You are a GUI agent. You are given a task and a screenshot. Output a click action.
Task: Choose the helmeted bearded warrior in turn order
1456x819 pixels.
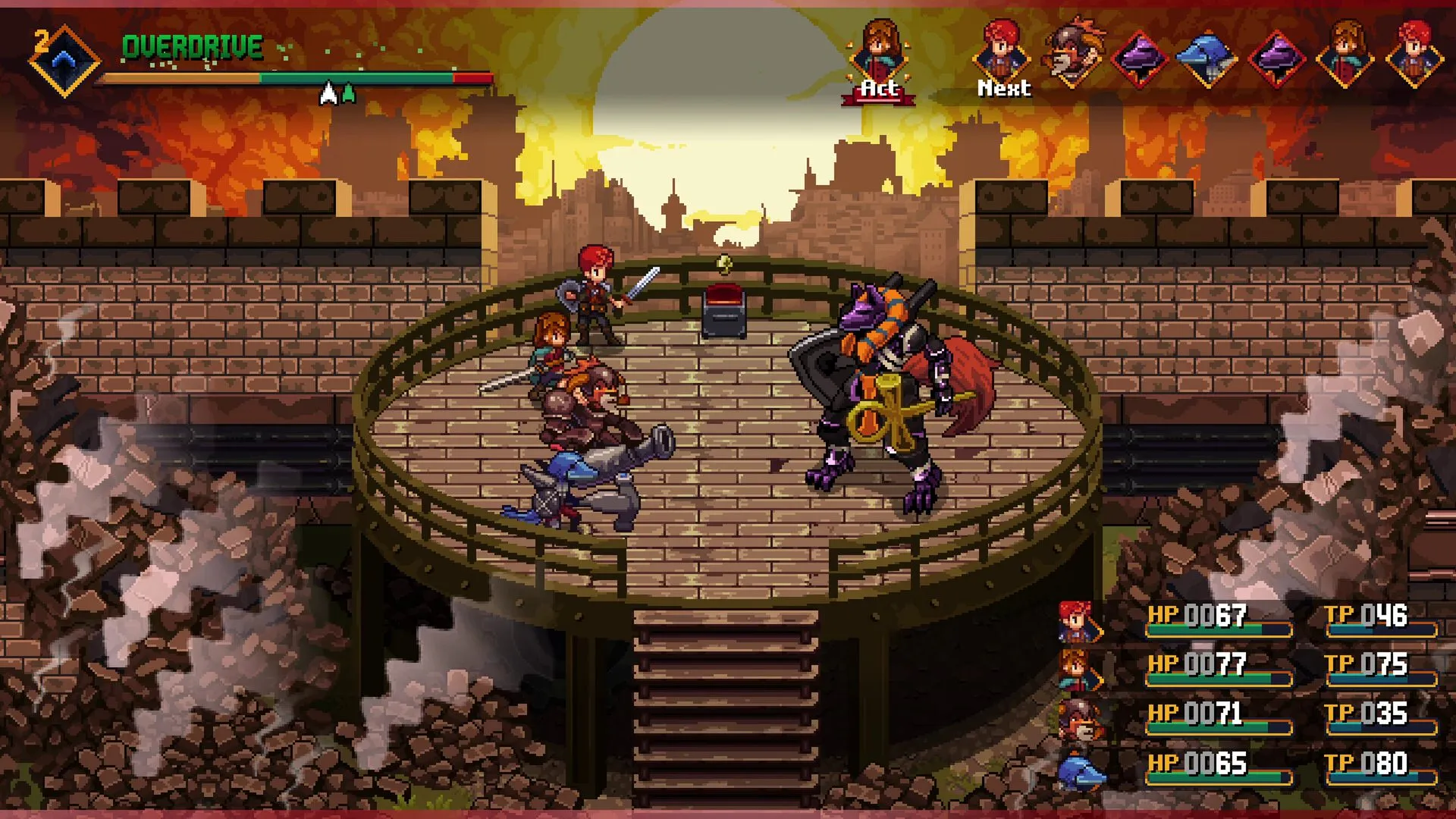click(1072, 53)
